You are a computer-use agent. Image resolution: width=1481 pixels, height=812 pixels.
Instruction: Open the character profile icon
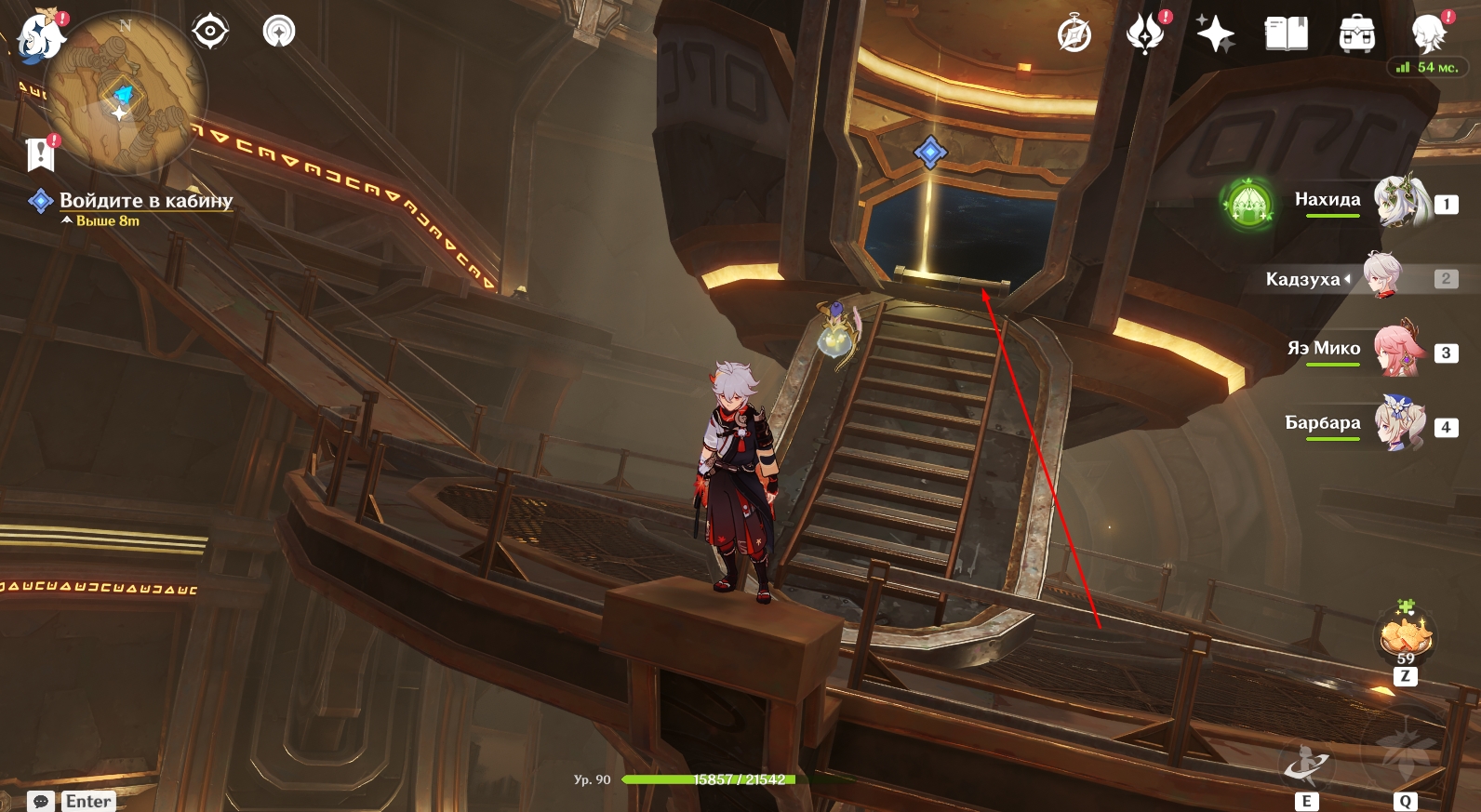tap(1428, 35)
